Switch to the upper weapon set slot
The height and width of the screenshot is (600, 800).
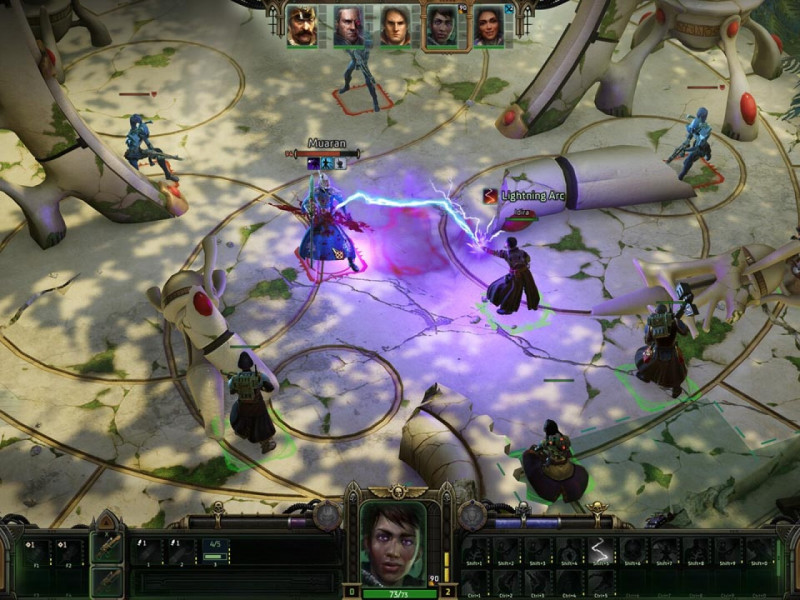[x=107, y=547]
